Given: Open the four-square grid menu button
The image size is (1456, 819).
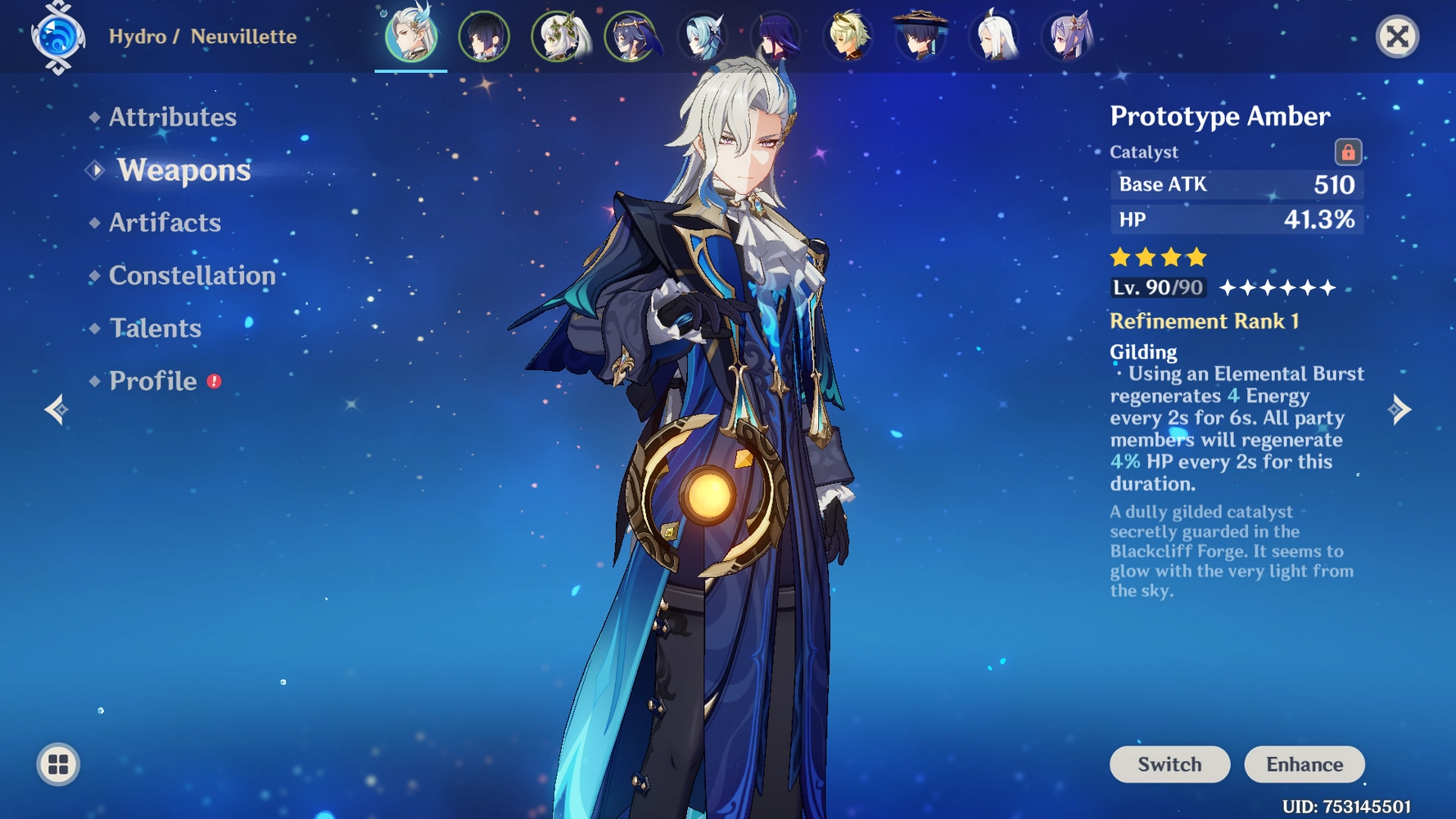Looking at the screenshot, I should point(58,764).
